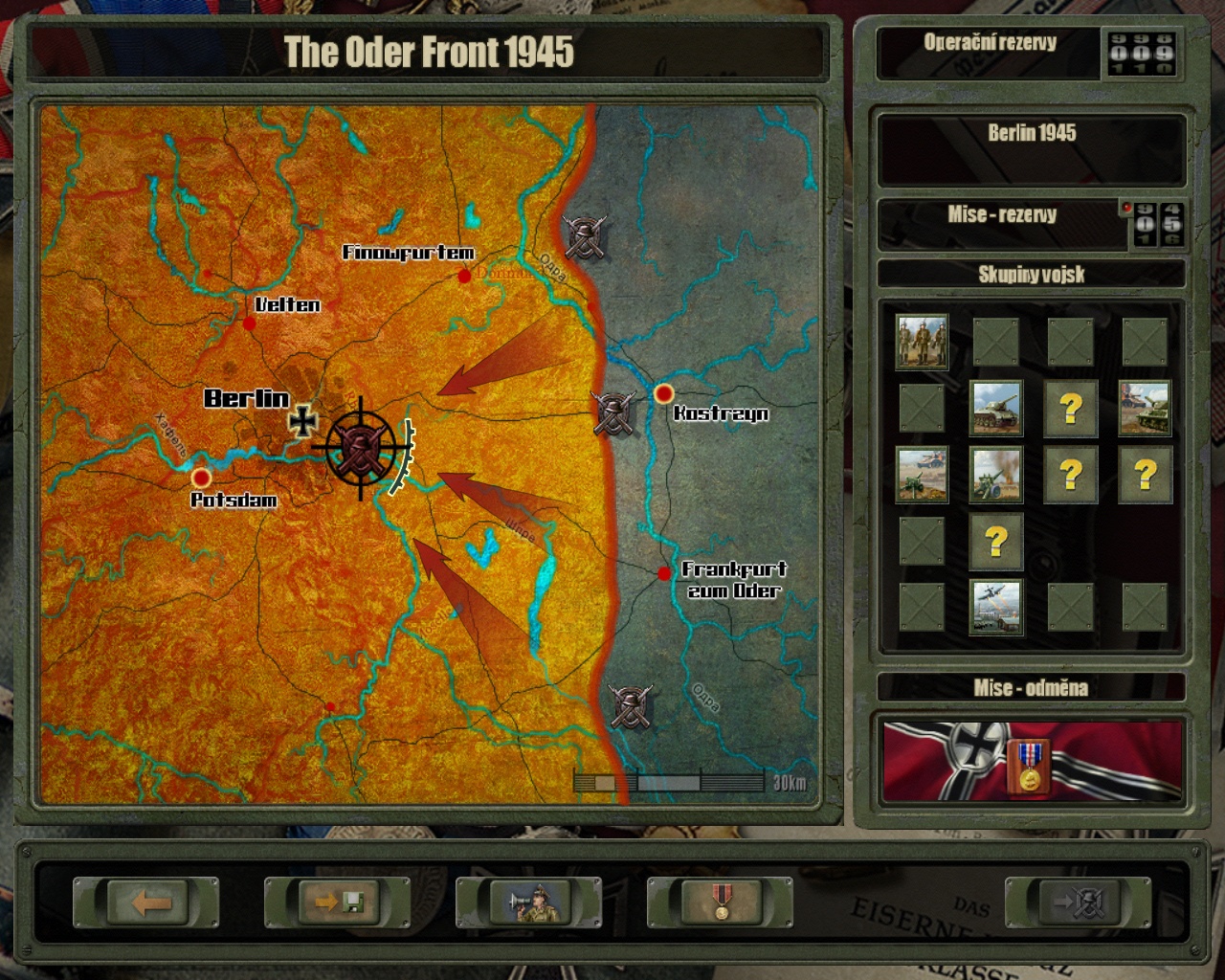1225x980 pixels.
Task: Select the infantry group thumbnail in Skupiny vojsk
Action: 922,341
